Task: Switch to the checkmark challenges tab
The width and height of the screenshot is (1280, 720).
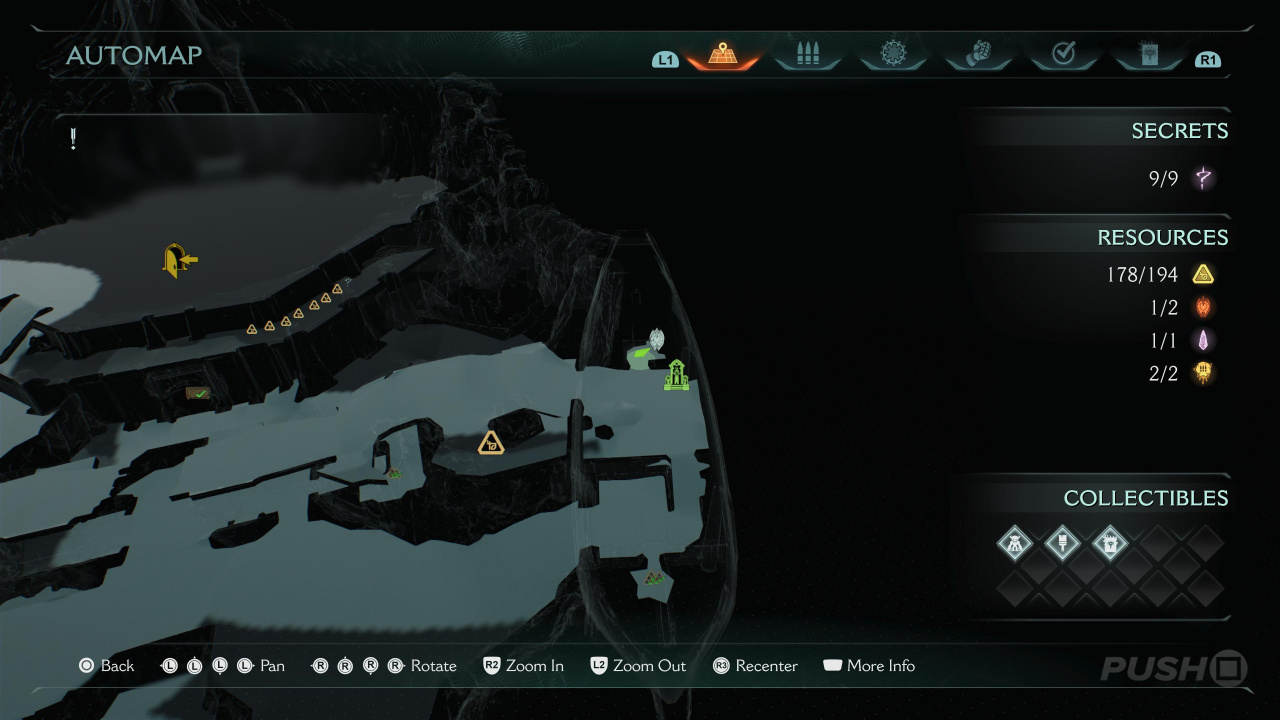Action: coord(1064,55)
